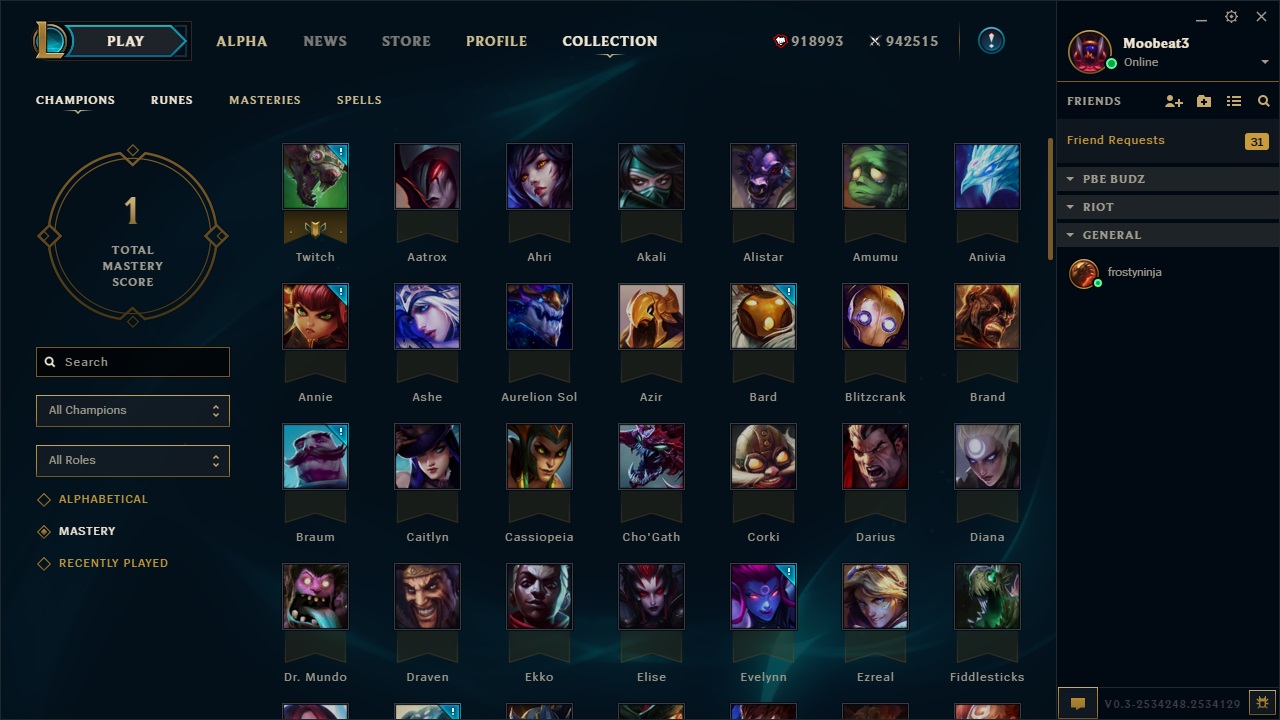Search your friends list
The height and width of the screenshot is (720, 1280).
pos(1264,100)
